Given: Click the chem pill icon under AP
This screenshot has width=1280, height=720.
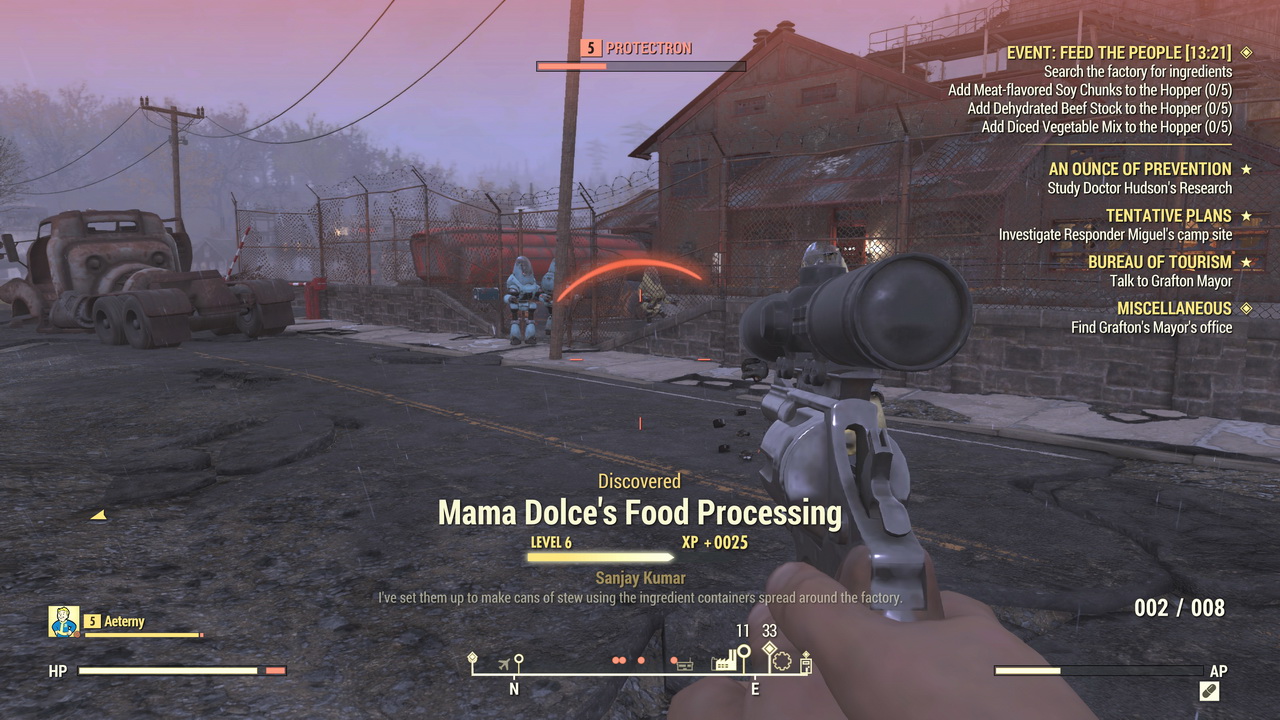Looking at the screenshot, I should tap(1209, 691).
